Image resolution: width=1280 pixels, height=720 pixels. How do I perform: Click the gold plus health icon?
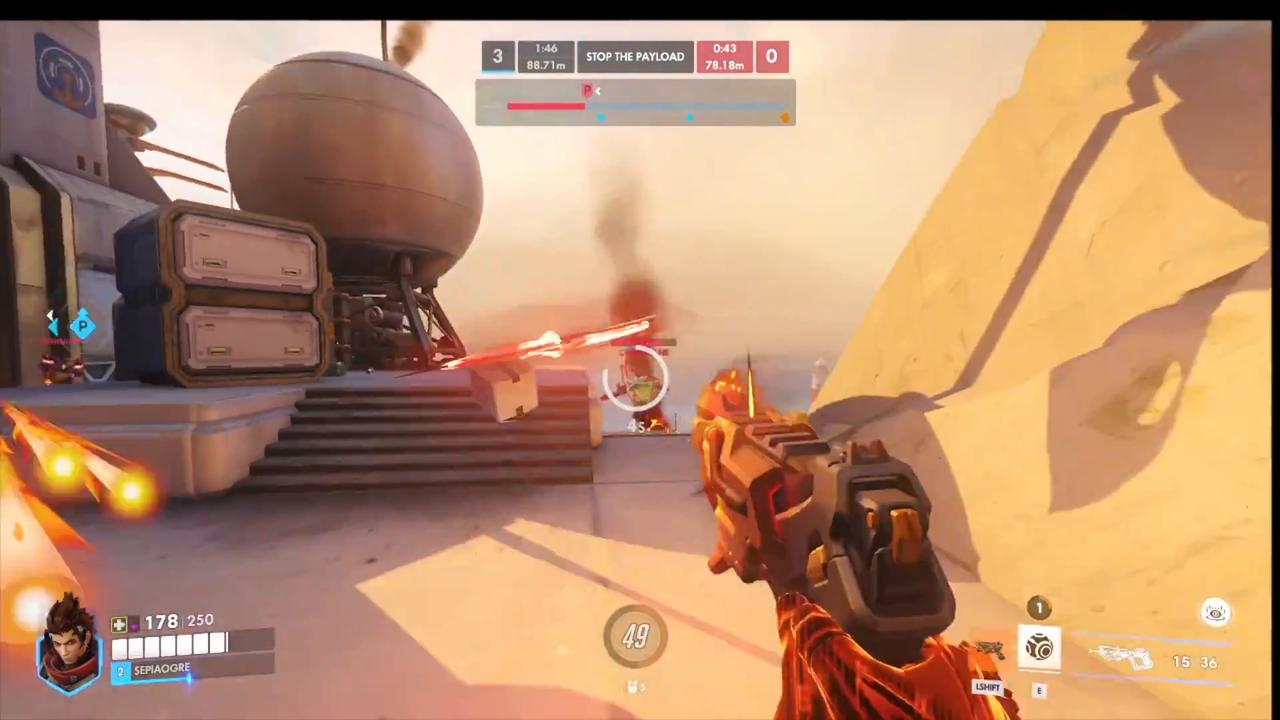(x=119, y=623)
